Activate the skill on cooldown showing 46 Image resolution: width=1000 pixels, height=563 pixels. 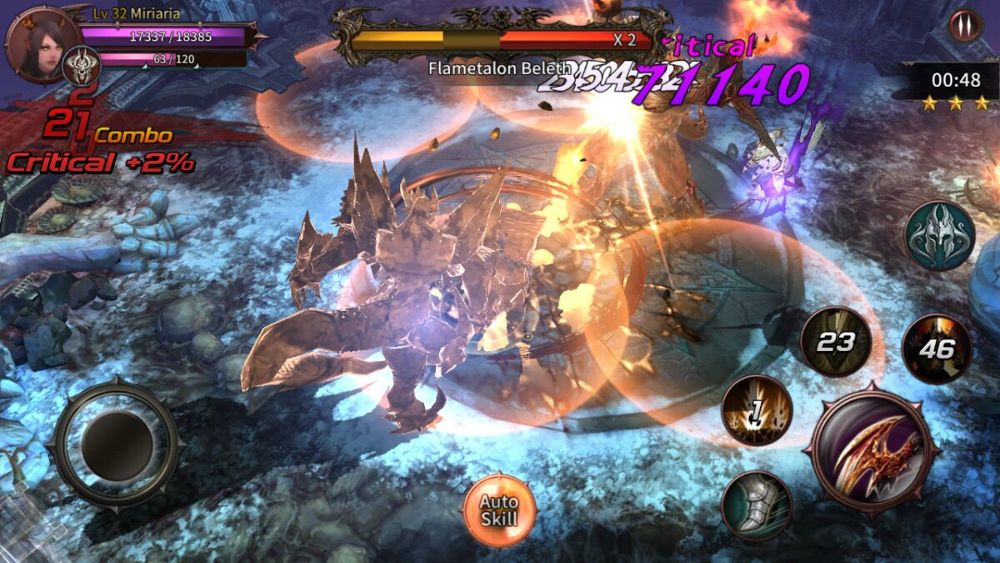(x=937, y=348)
